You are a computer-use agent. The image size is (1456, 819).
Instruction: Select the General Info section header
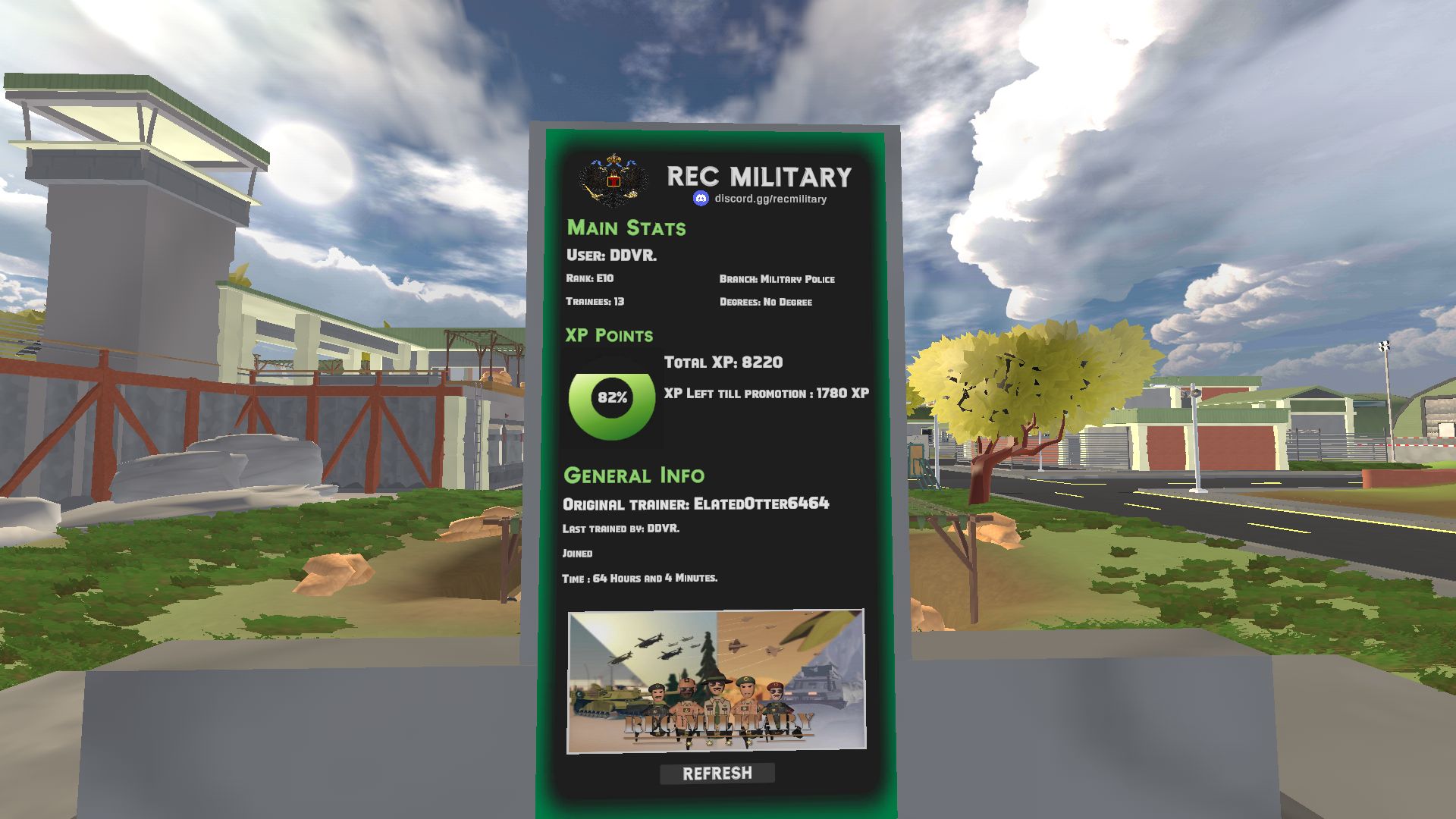click(634, 475)
